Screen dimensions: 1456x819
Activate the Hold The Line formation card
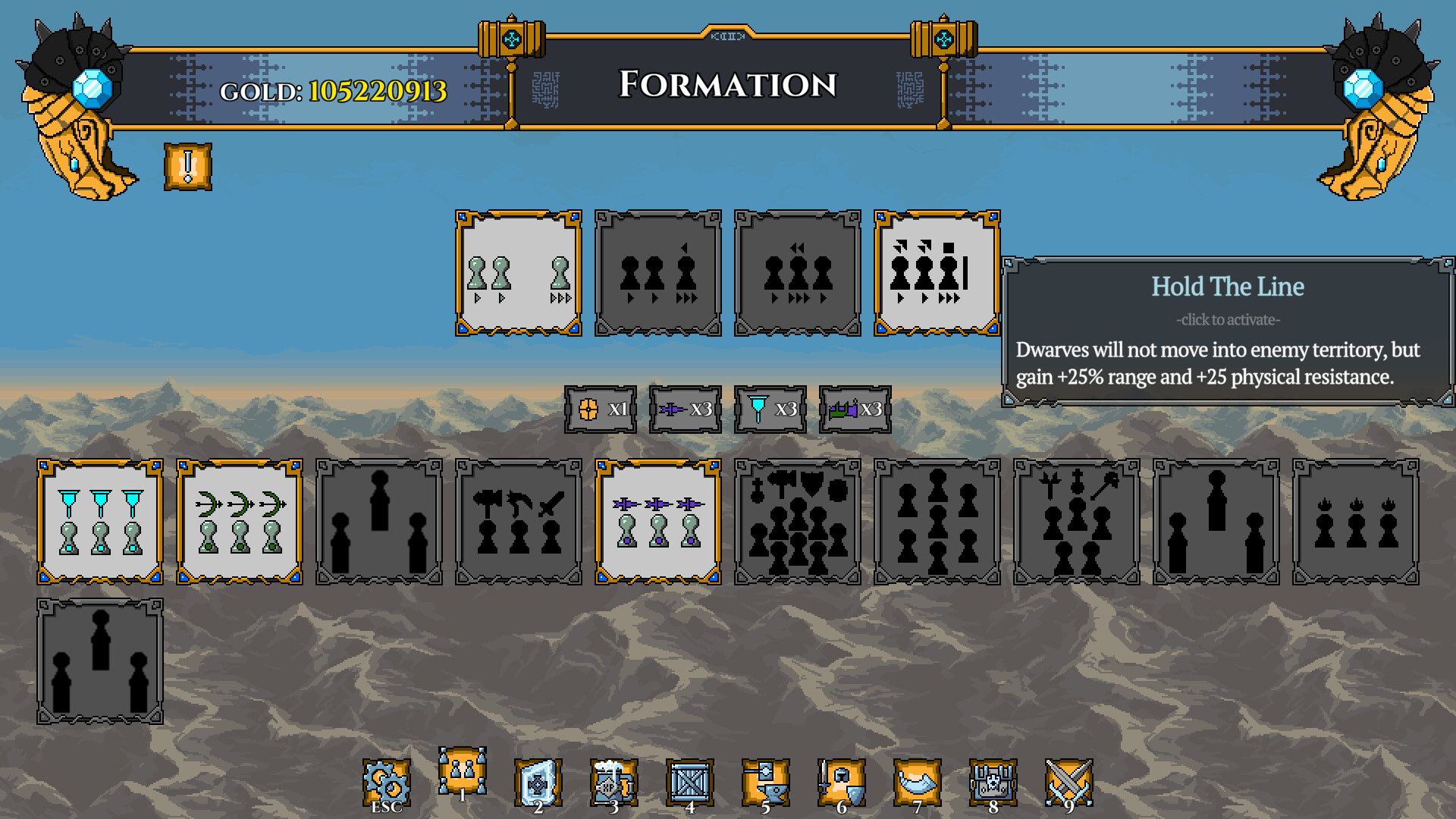(x=937, y=271)
